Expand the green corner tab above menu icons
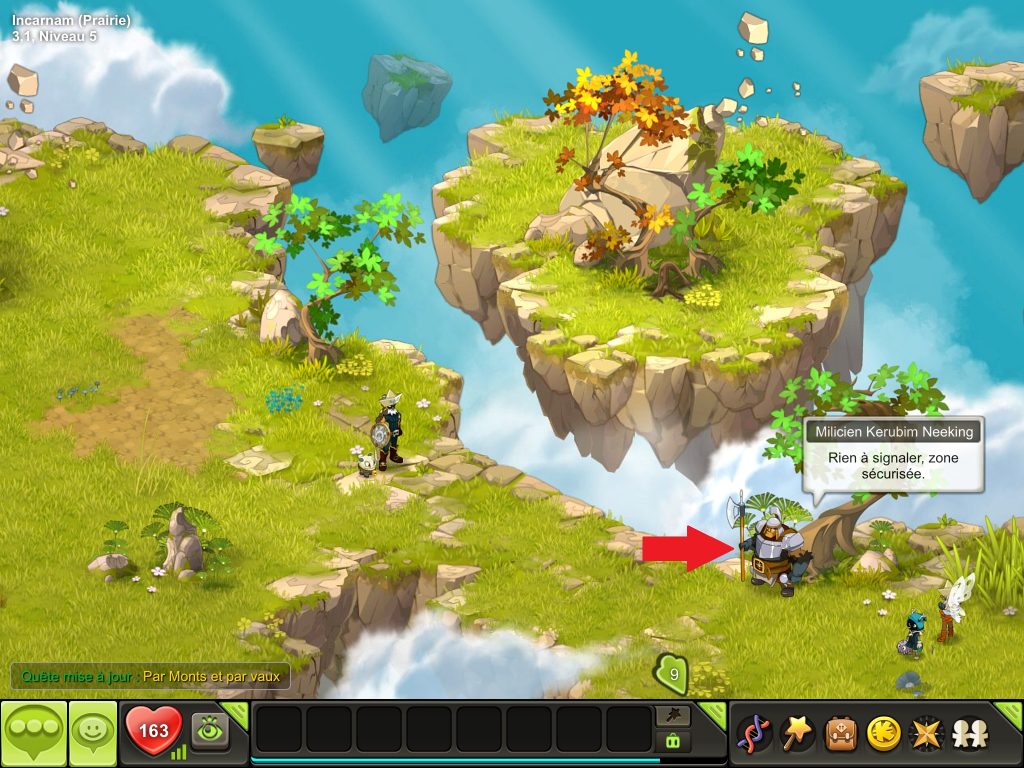Image resolution: width=1024 pixels, height=768 pixels. [x=1008, y=713]
